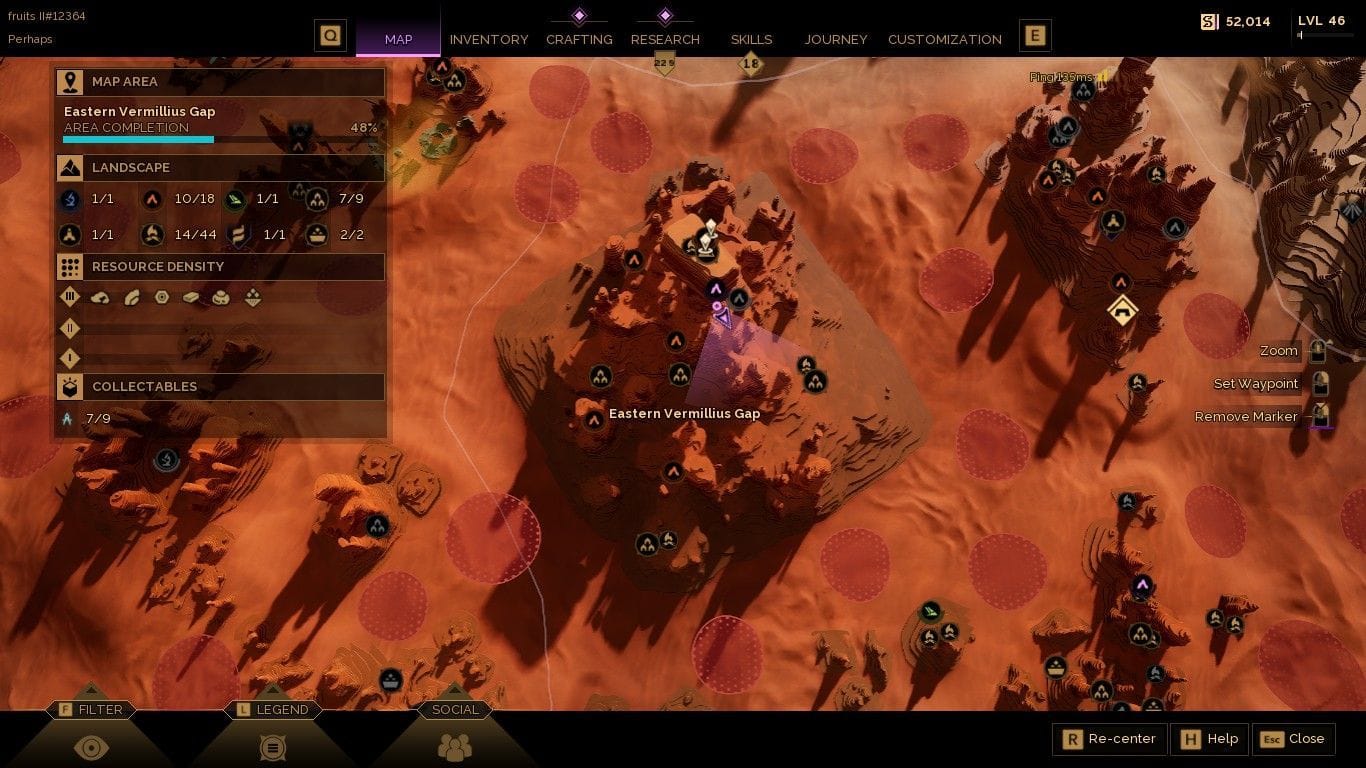Click the green glider landmark icon
Image resolution: width=1366 pixels, height=768 pixels.
(235, 199)
